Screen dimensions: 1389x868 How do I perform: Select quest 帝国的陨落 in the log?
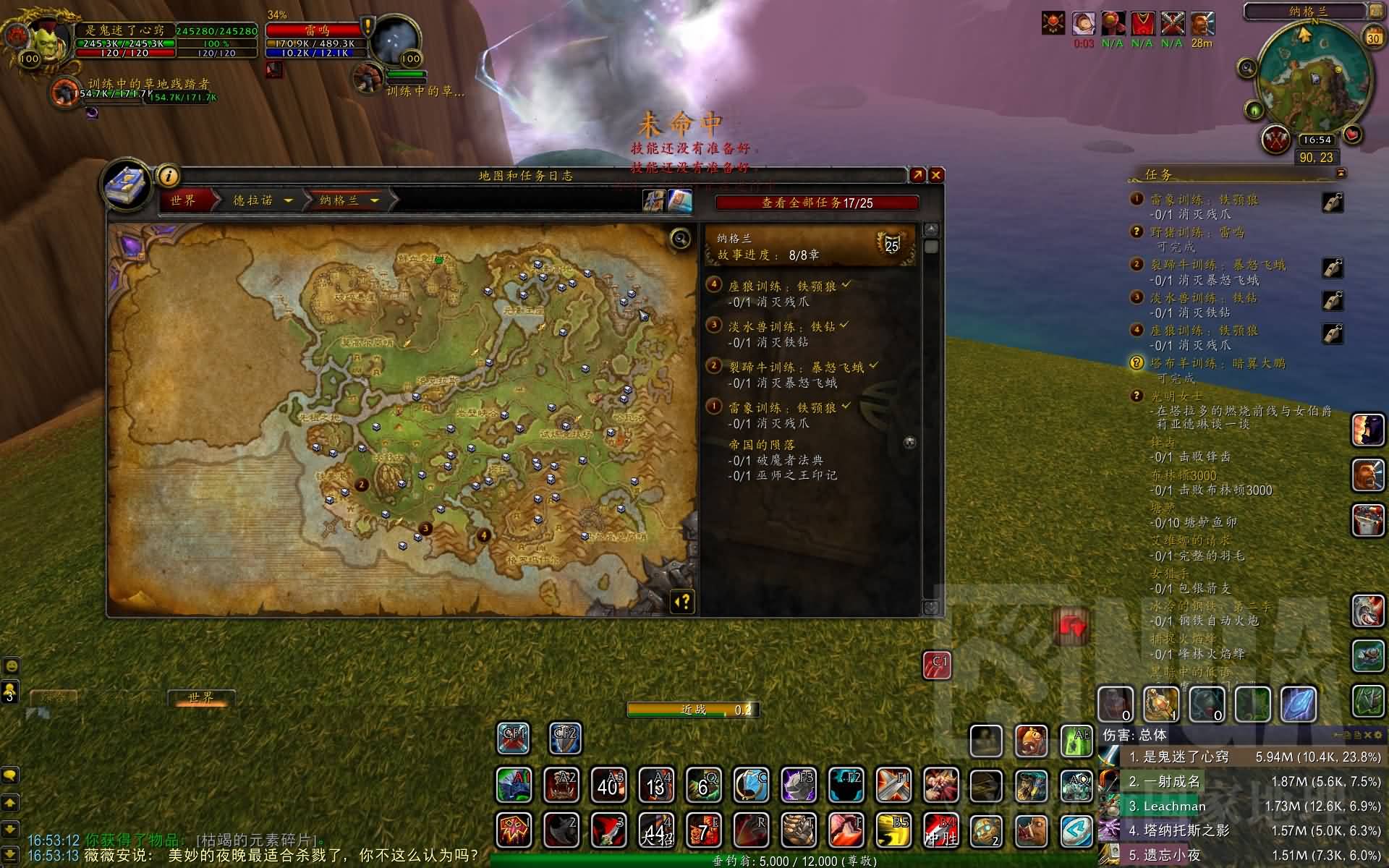tap(761, 445)
